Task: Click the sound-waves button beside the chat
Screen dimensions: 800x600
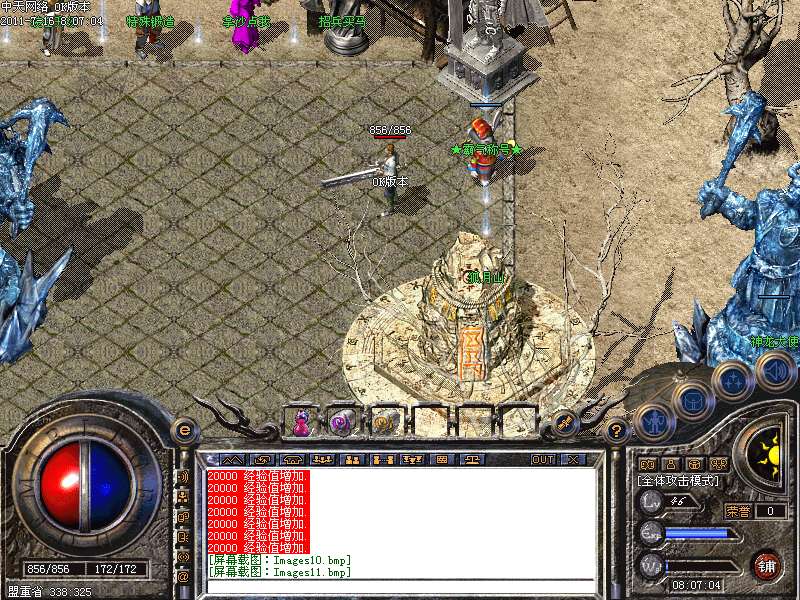Action: click(183, 477)
